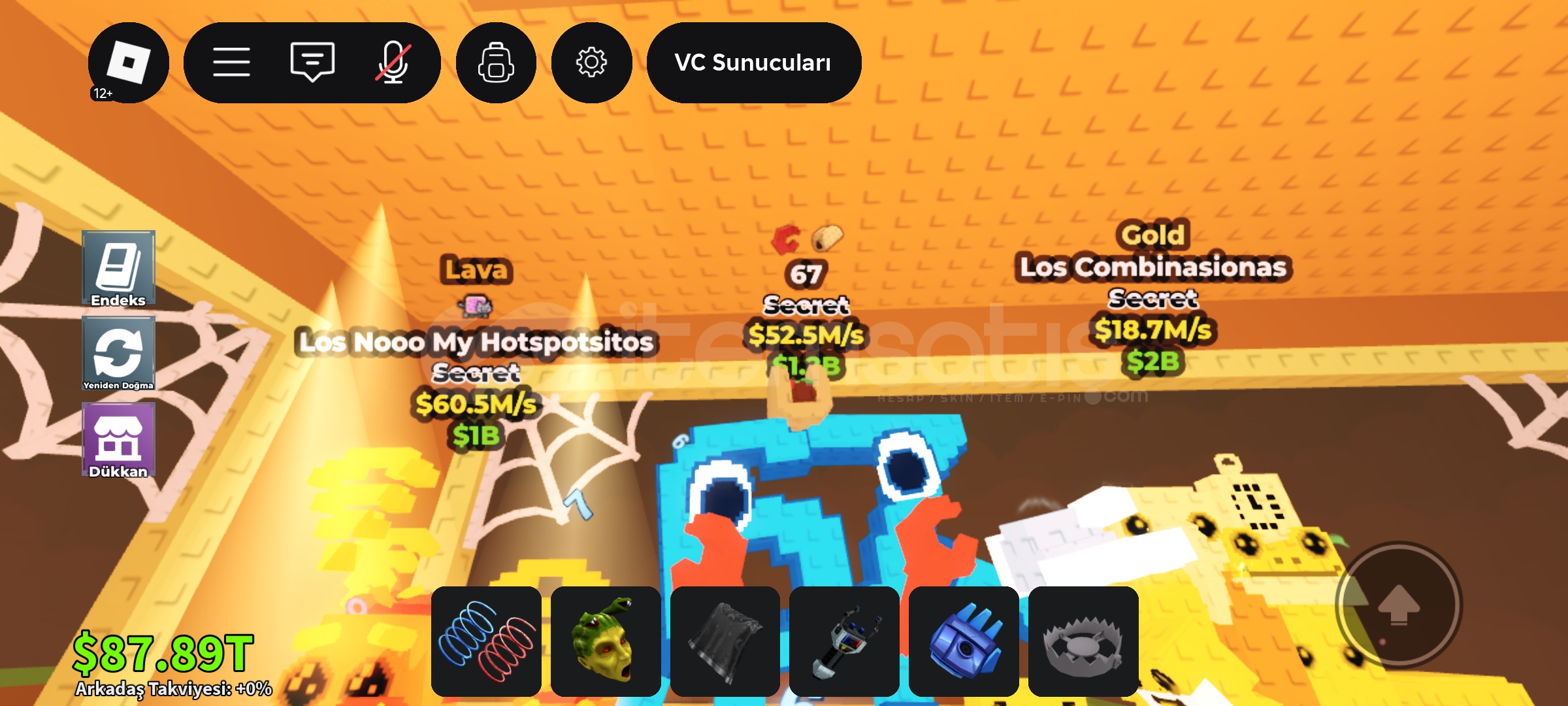Unmute the microphone
1568x706 pixels.
click(391, 62)
